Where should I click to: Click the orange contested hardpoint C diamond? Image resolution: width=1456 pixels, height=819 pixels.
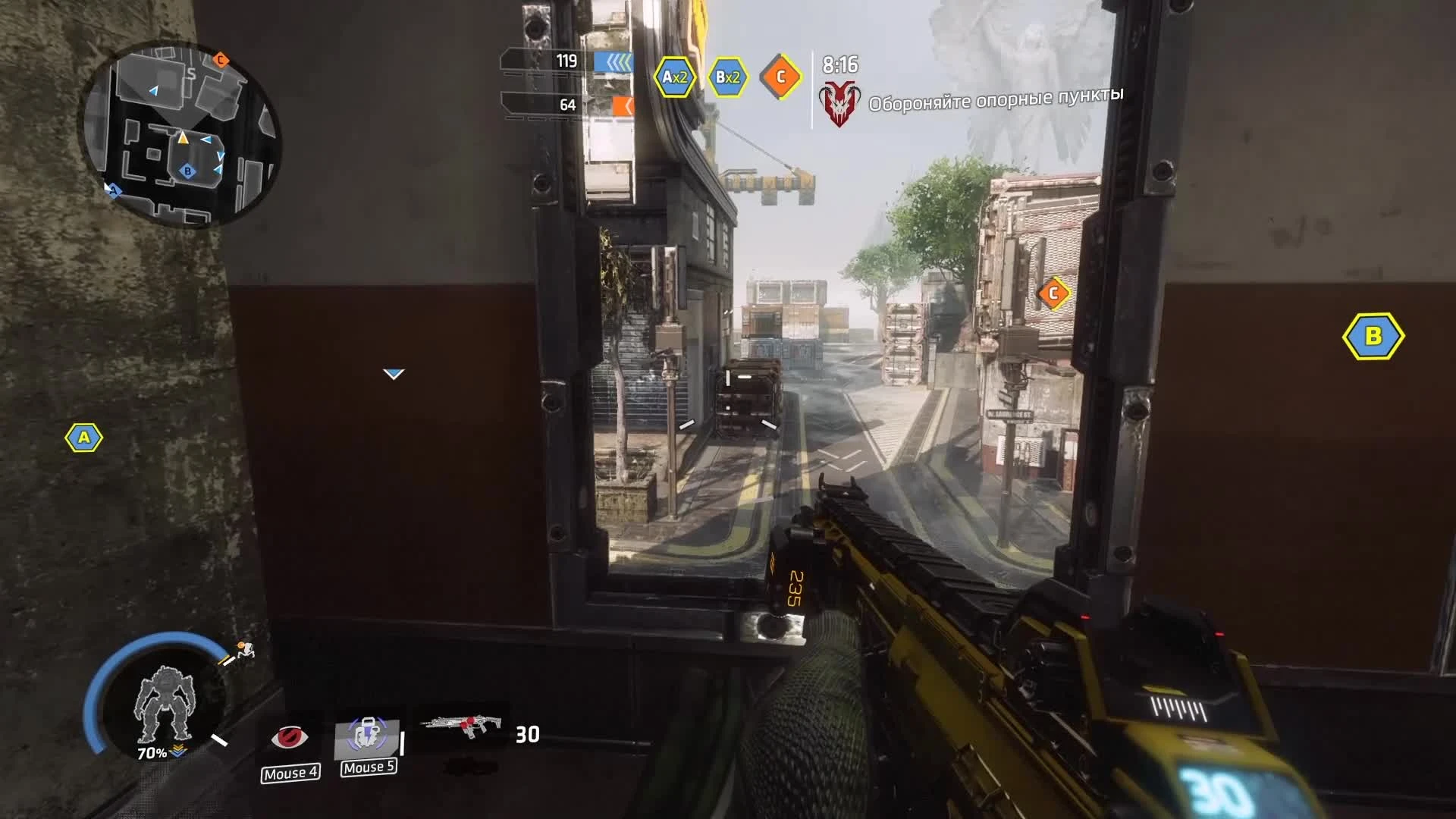[779, 76]
